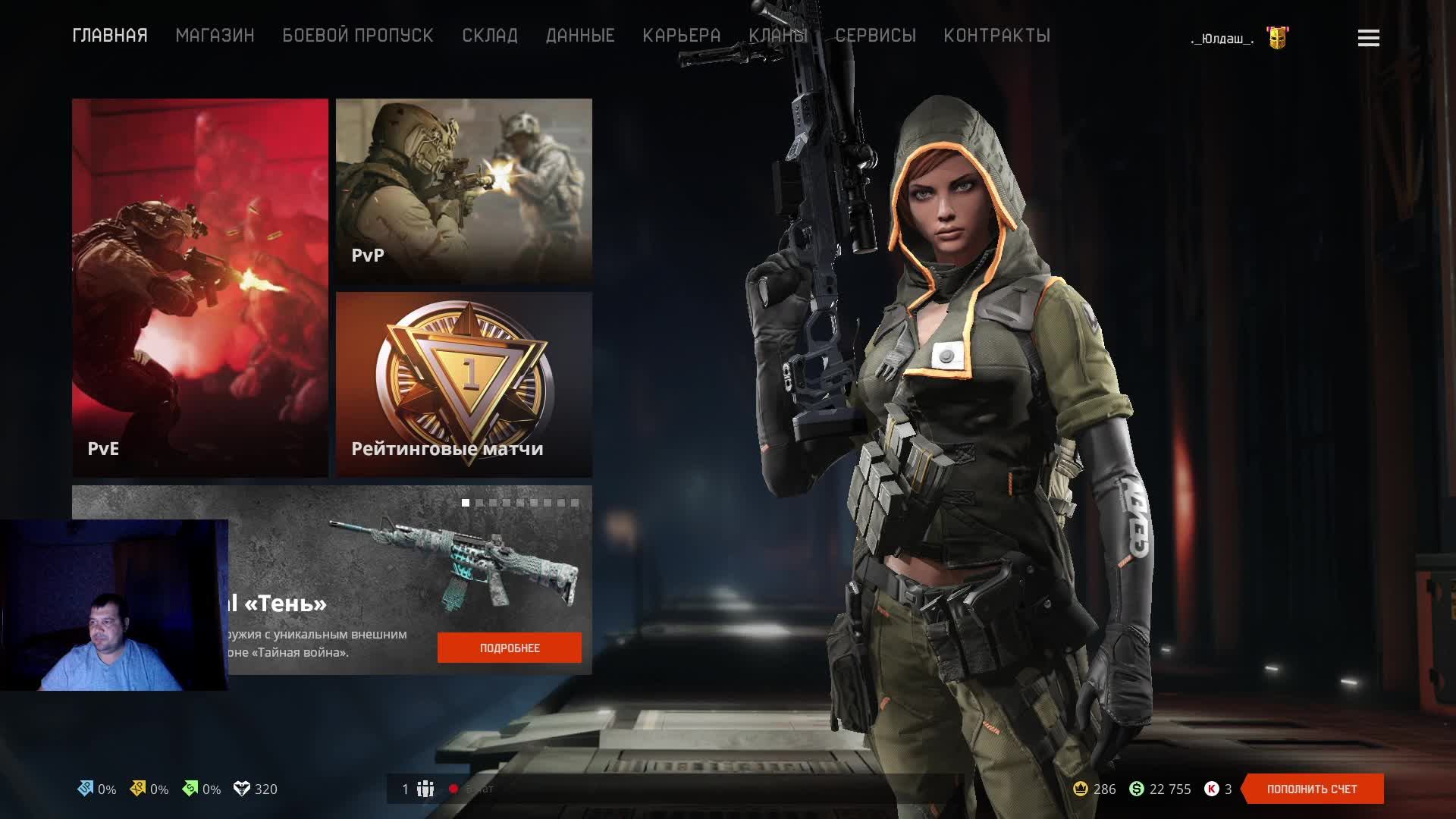Show the second banner slide dot
Viewport: 1456px width, 819px height.
point(479,503)
